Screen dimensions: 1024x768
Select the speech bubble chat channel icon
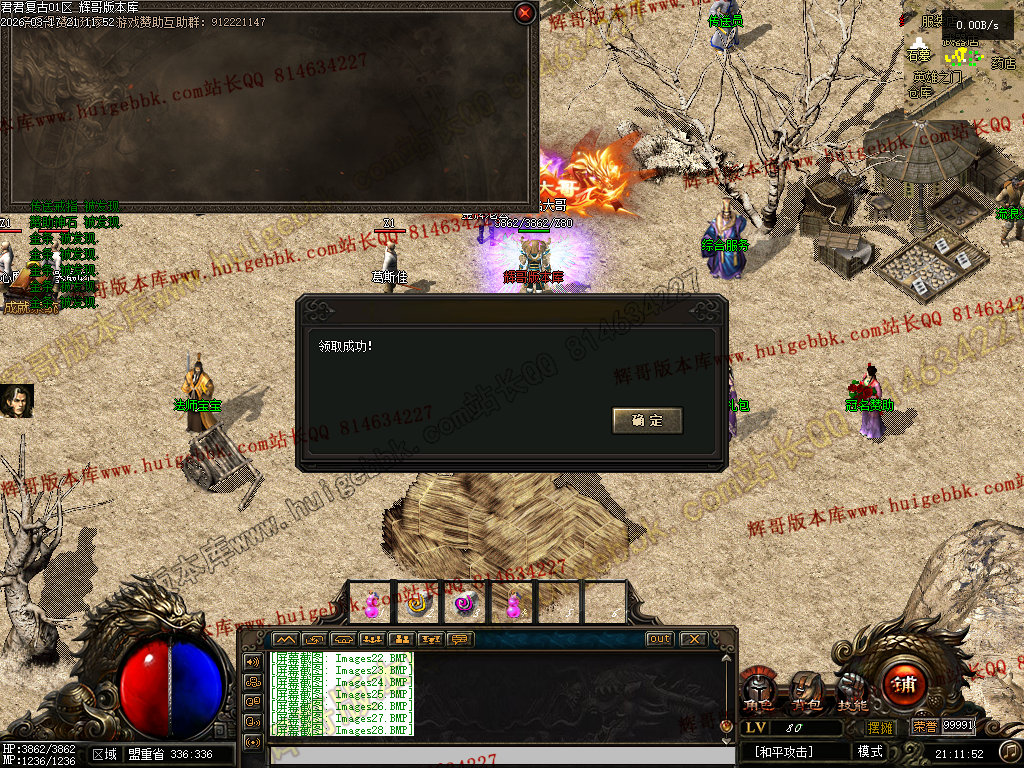(461, 639)
